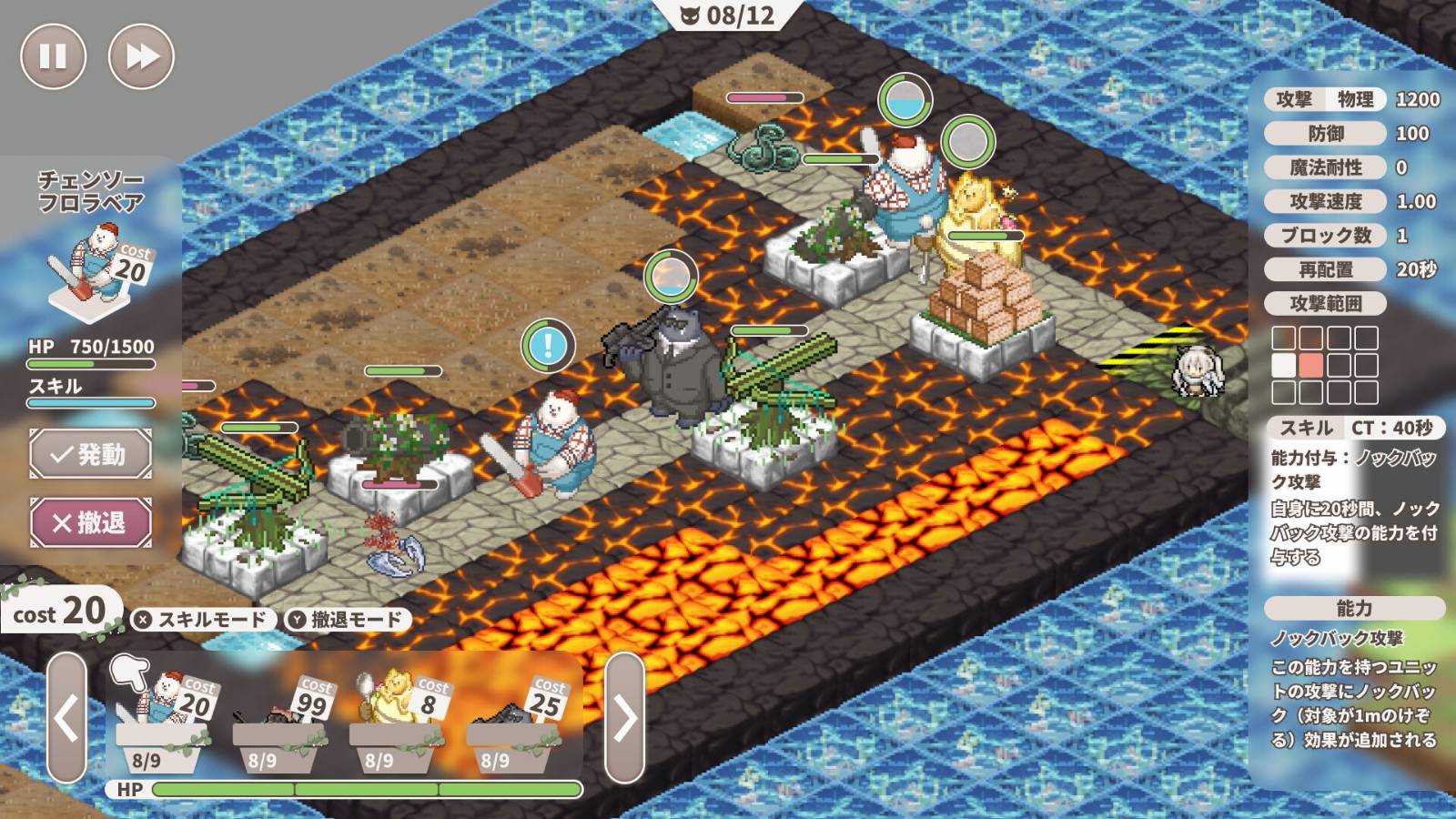The width and height of the screenshot is (1456, 819).
Task: Select the cat face icon on the 08/12 enemy counter
Action: click(x=692, y=15)
